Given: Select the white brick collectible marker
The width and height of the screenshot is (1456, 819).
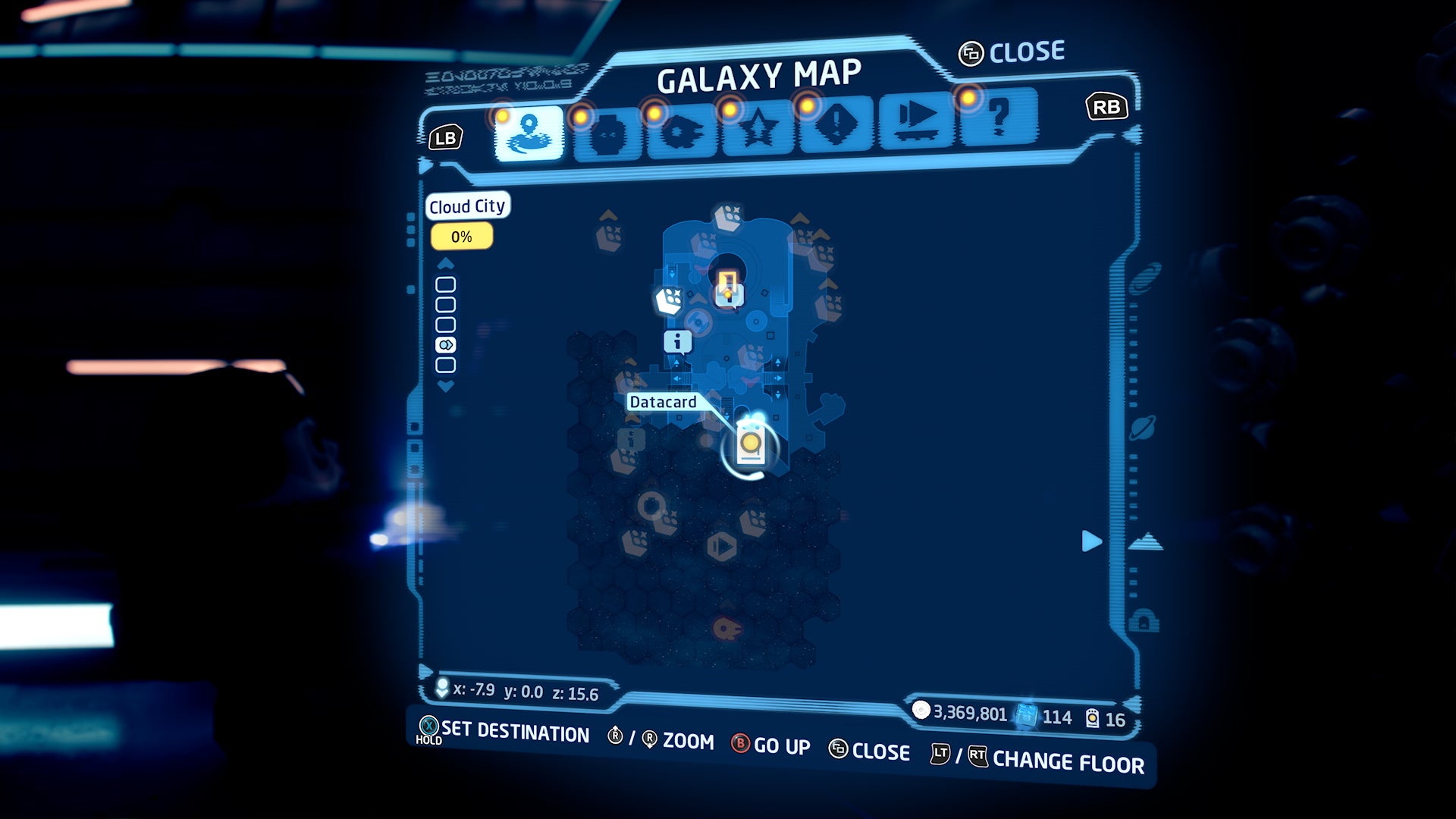Looking at the screenshot, I should tap(667, 301).
